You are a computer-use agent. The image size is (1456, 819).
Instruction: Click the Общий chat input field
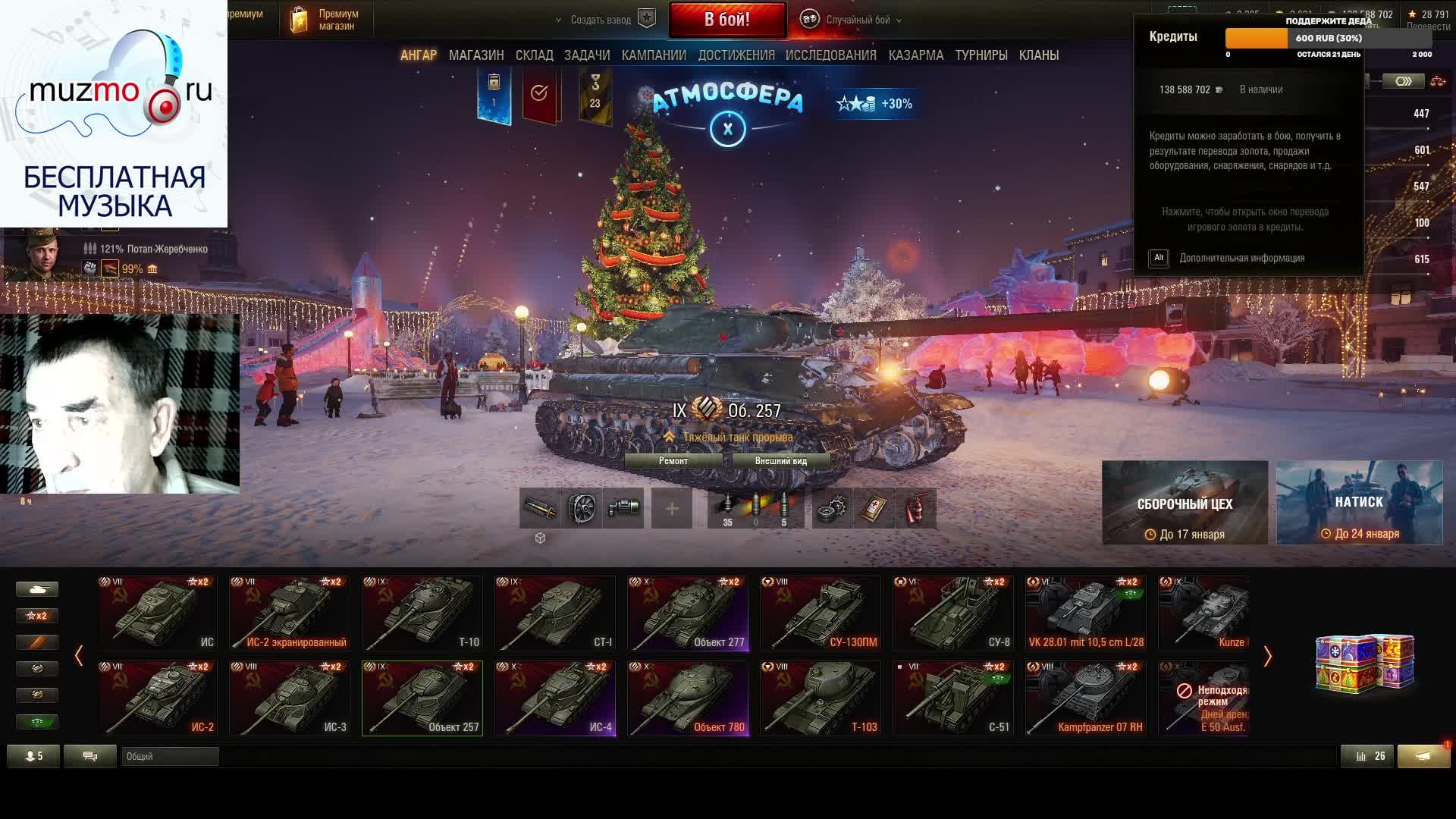170,756
